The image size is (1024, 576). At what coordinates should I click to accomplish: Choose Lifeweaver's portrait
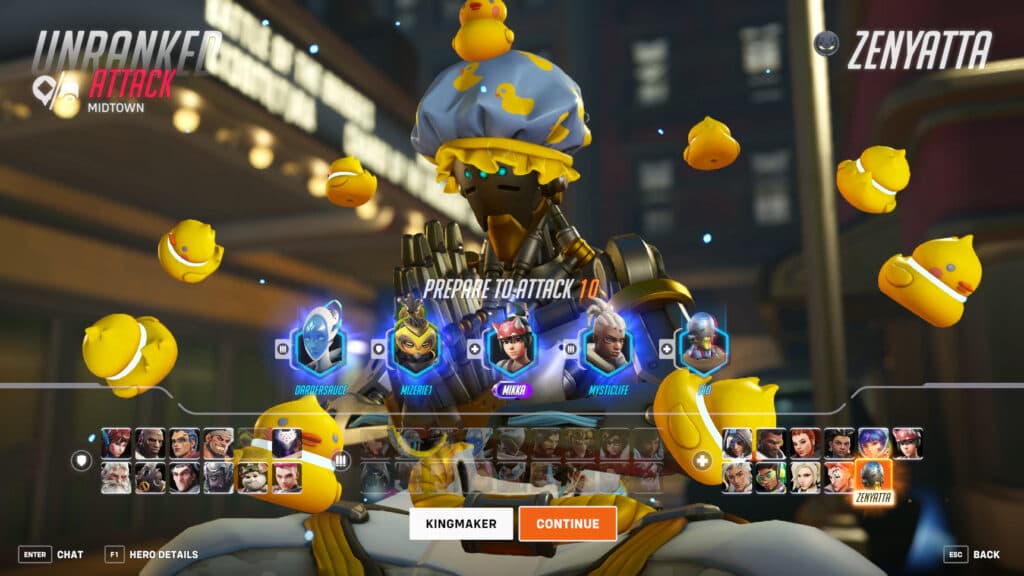[x=736, y=477]
